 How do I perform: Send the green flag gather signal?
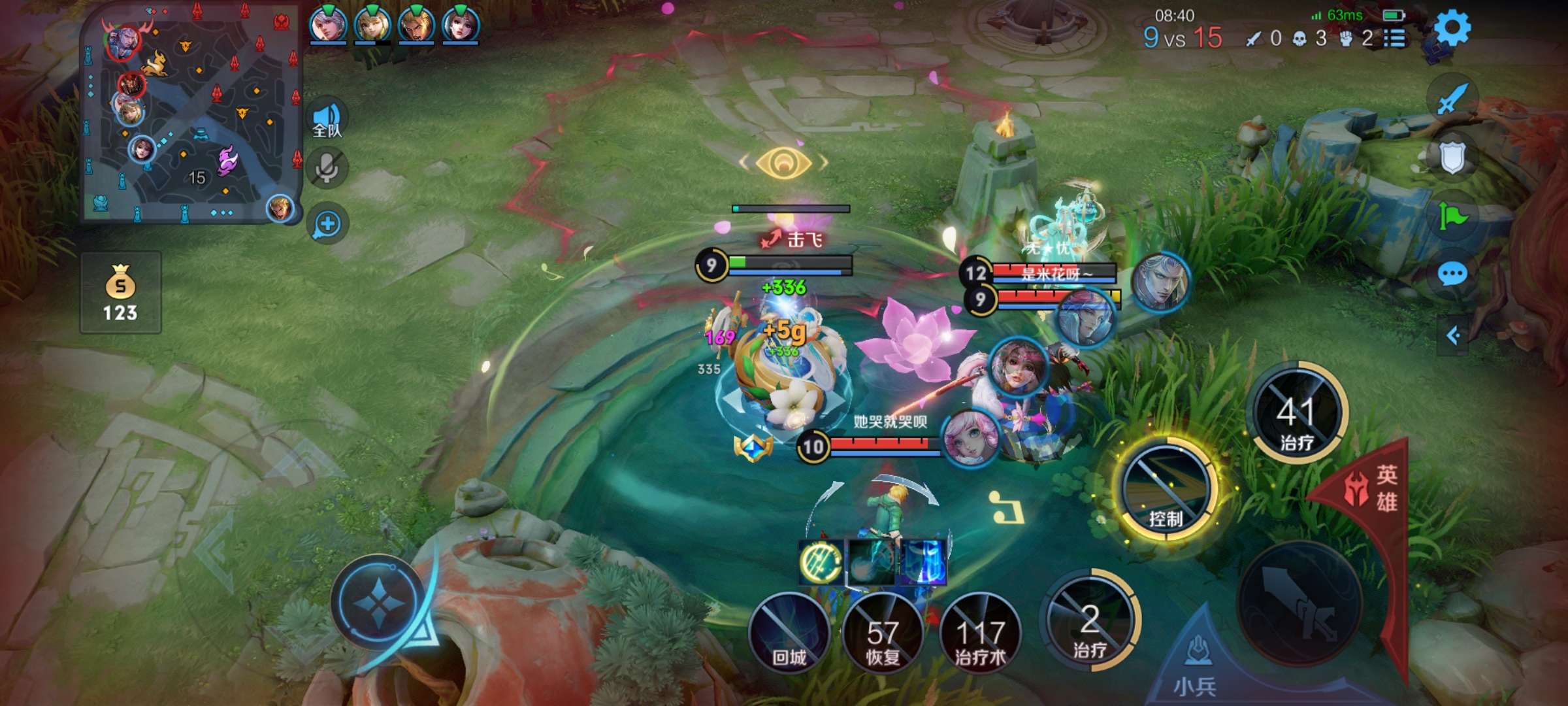pos(1452,216)
